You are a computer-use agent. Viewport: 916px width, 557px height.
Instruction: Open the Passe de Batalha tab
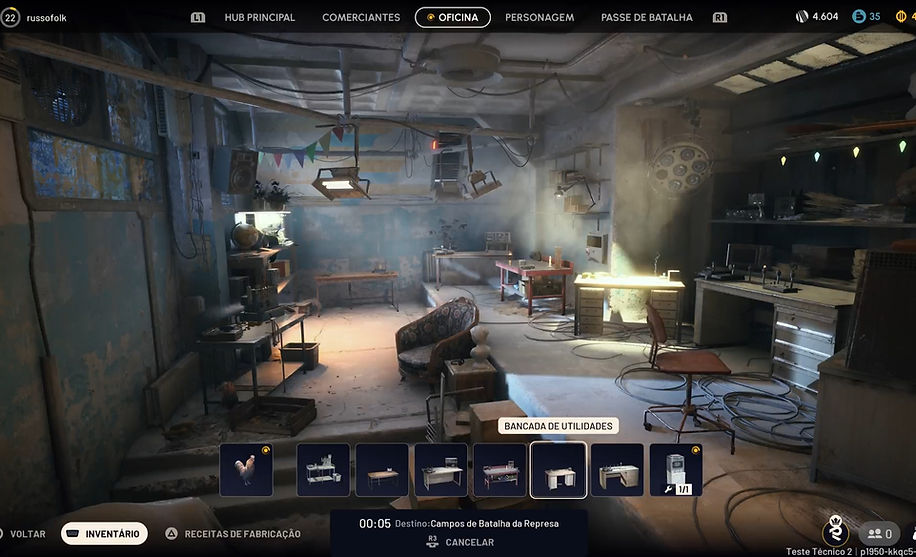[x=646, y=17]
